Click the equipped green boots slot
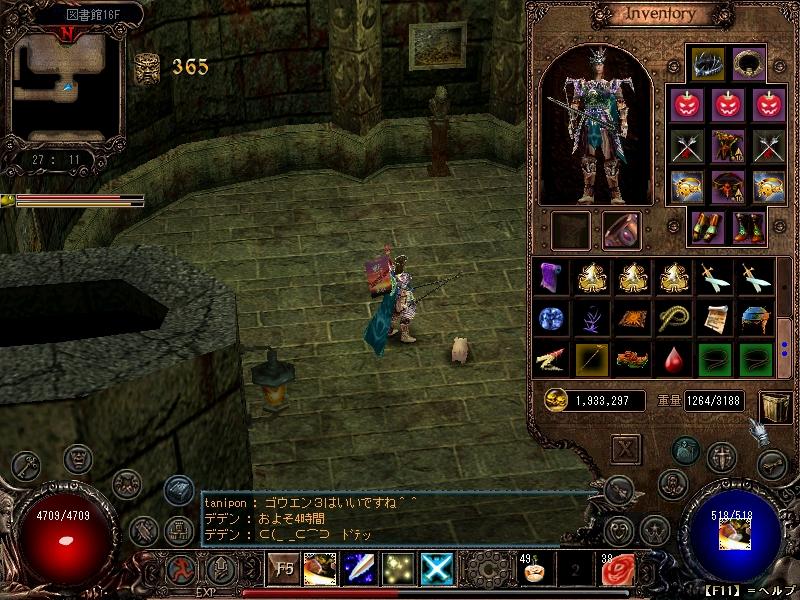The width and height of the screenshot is (800, 600). (x=748, y=227)
